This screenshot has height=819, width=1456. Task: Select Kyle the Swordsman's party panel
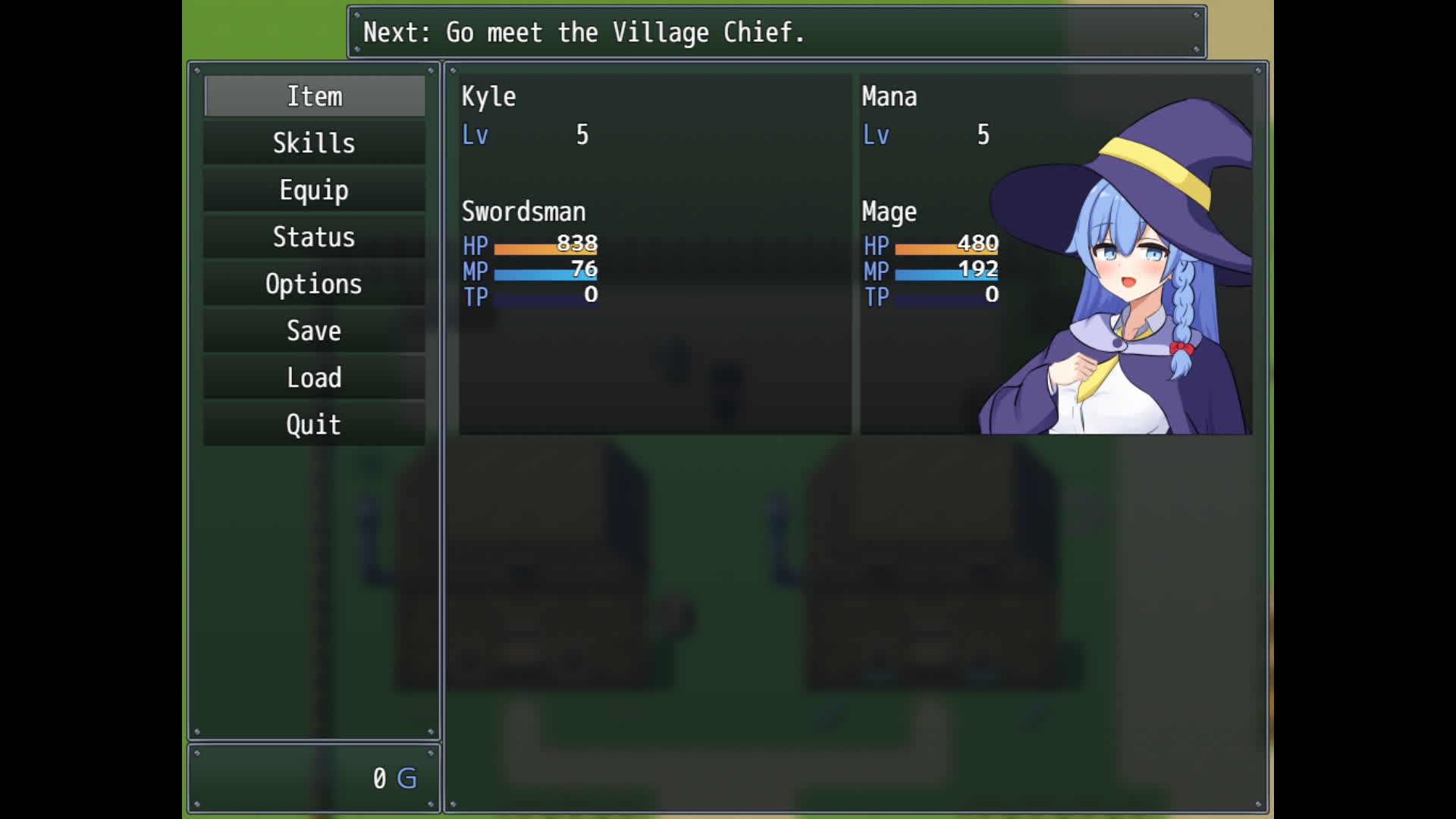pyautogui.click(x=654, y=254)
